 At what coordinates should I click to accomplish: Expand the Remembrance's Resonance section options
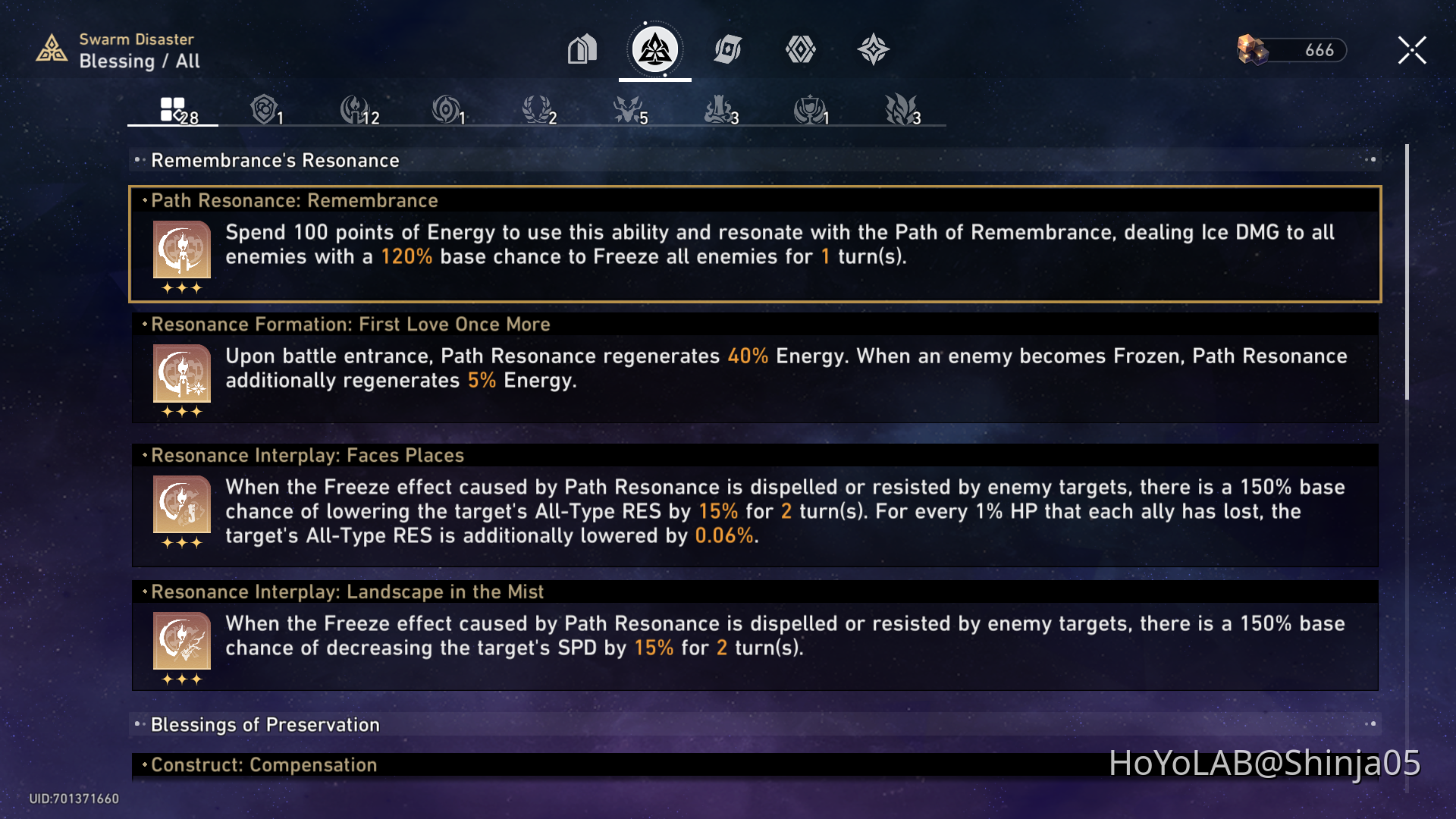1370,159
